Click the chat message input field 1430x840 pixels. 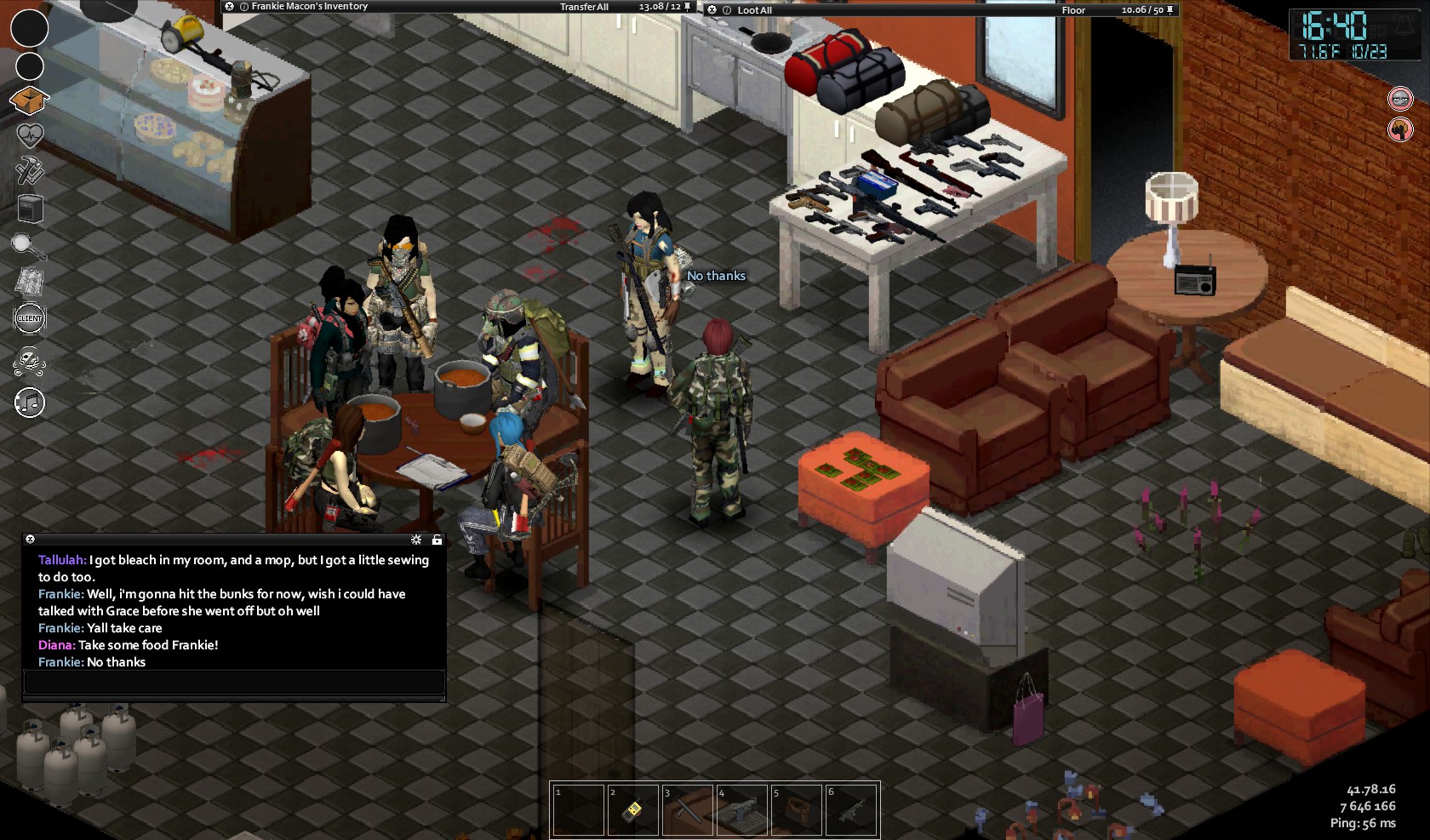[x=234, y=682]
